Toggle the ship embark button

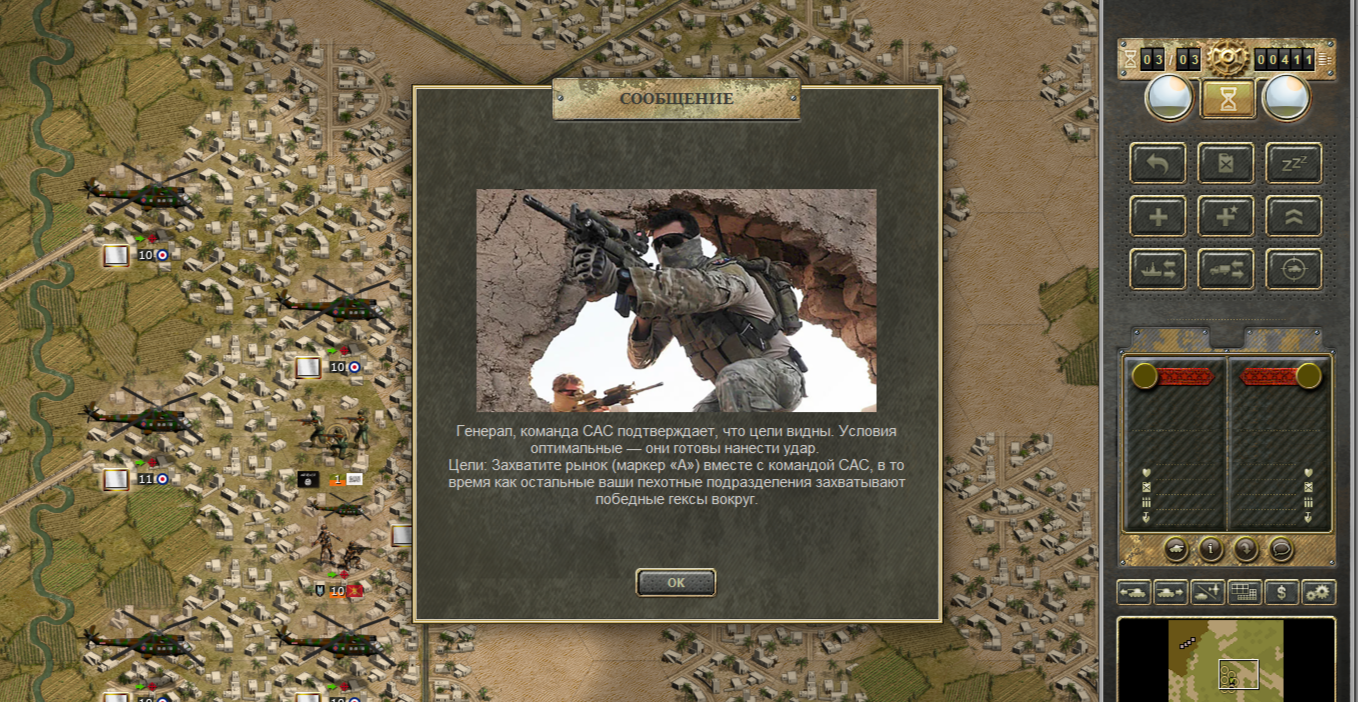click(x=1158, y=269)
